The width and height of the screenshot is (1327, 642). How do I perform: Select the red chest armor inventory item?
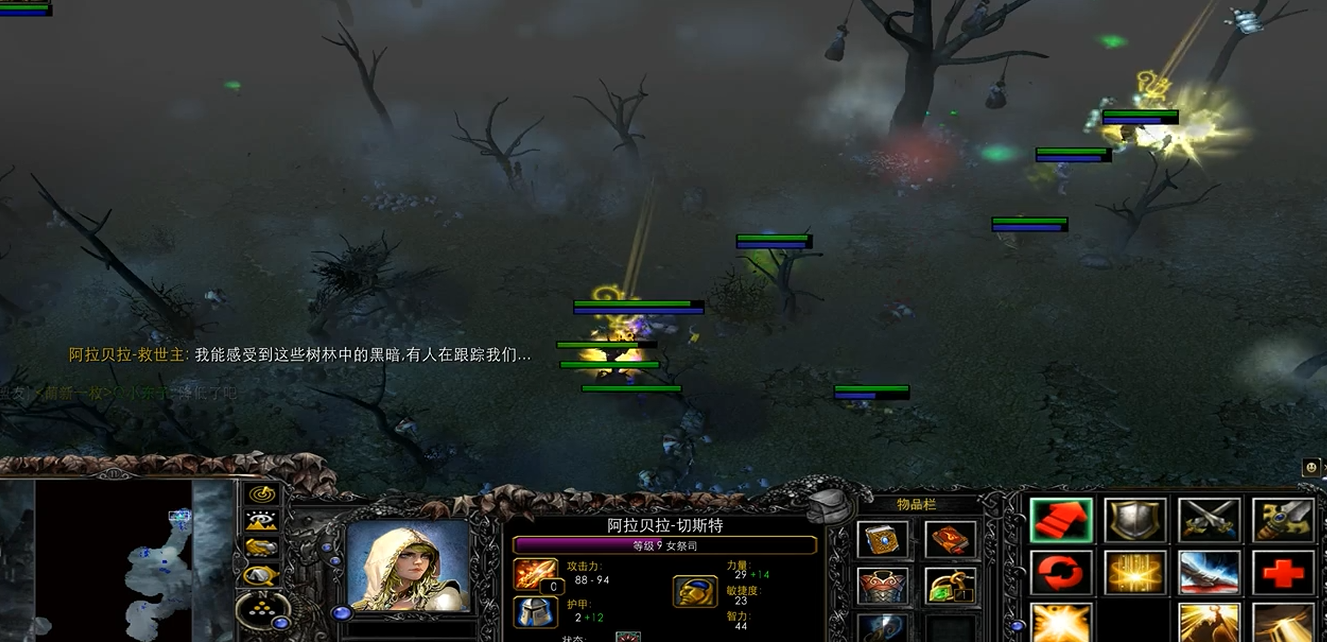(x=882, y=586)
